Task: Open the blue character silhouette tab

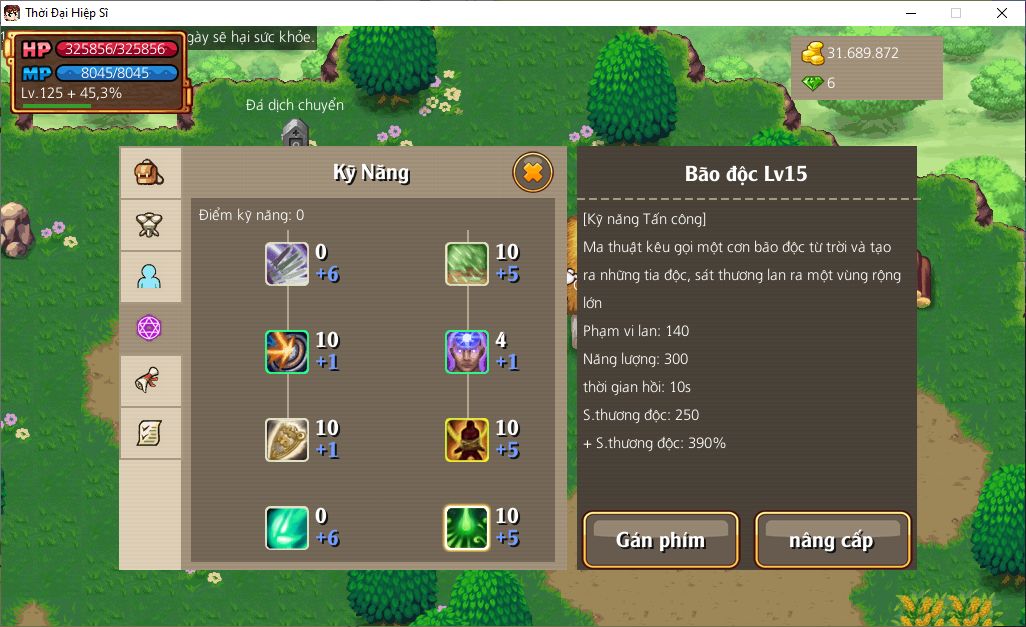Action: coord(150,277)
